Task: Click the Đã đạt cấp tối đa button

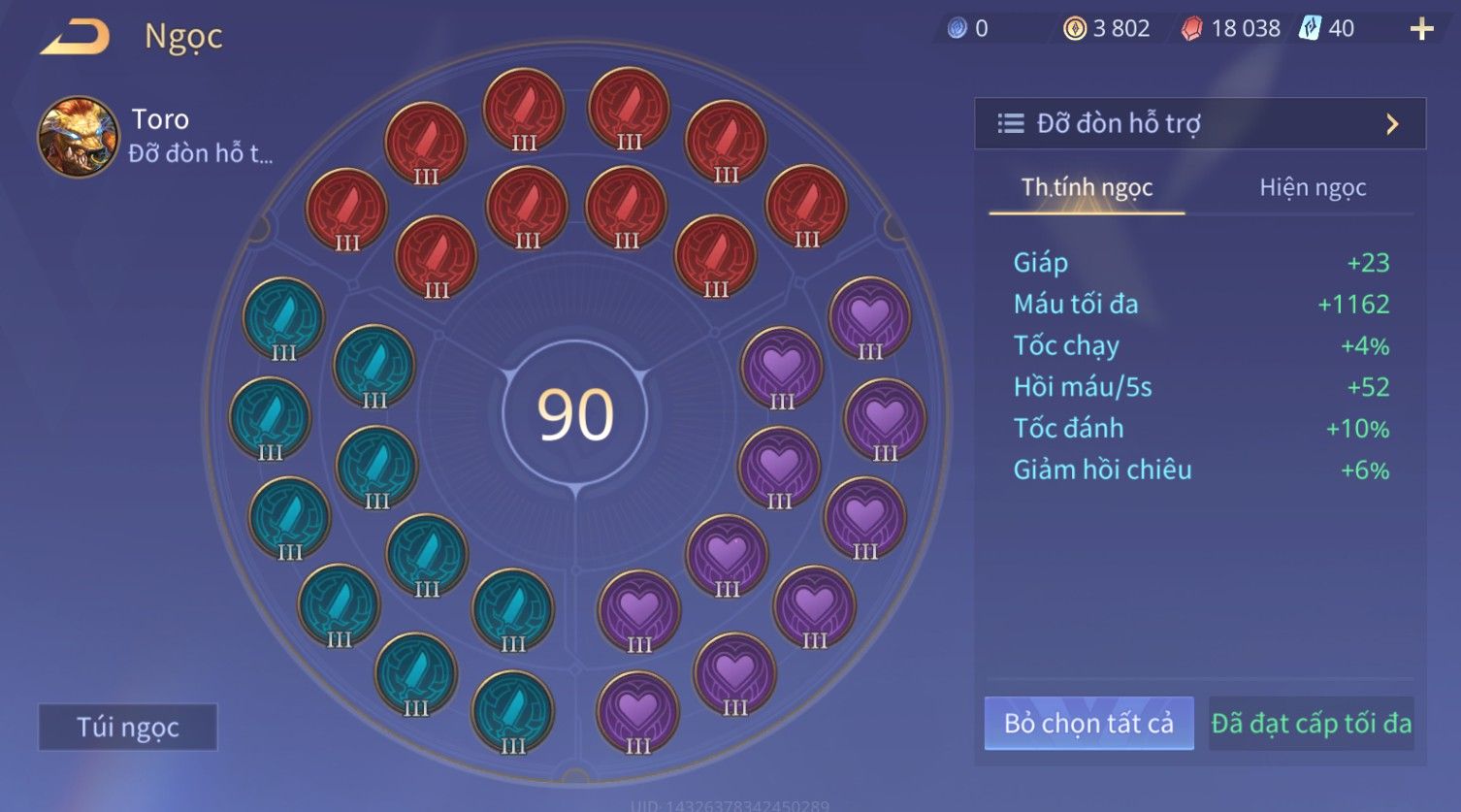Action: [x=1311, y=724]
